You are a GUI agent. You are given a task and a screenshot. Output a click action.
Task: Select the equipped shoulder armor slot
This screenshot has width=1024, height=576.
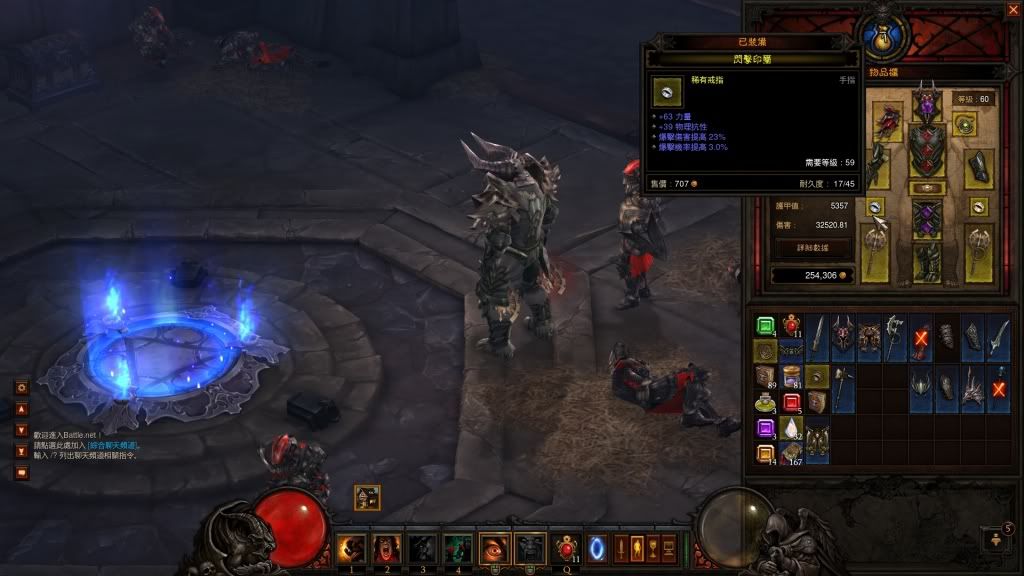point(887,122)
